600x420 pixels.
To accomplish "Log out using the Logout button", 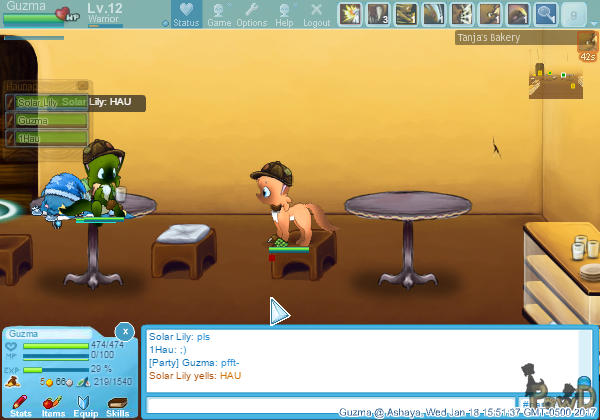I will pos(316,15).
